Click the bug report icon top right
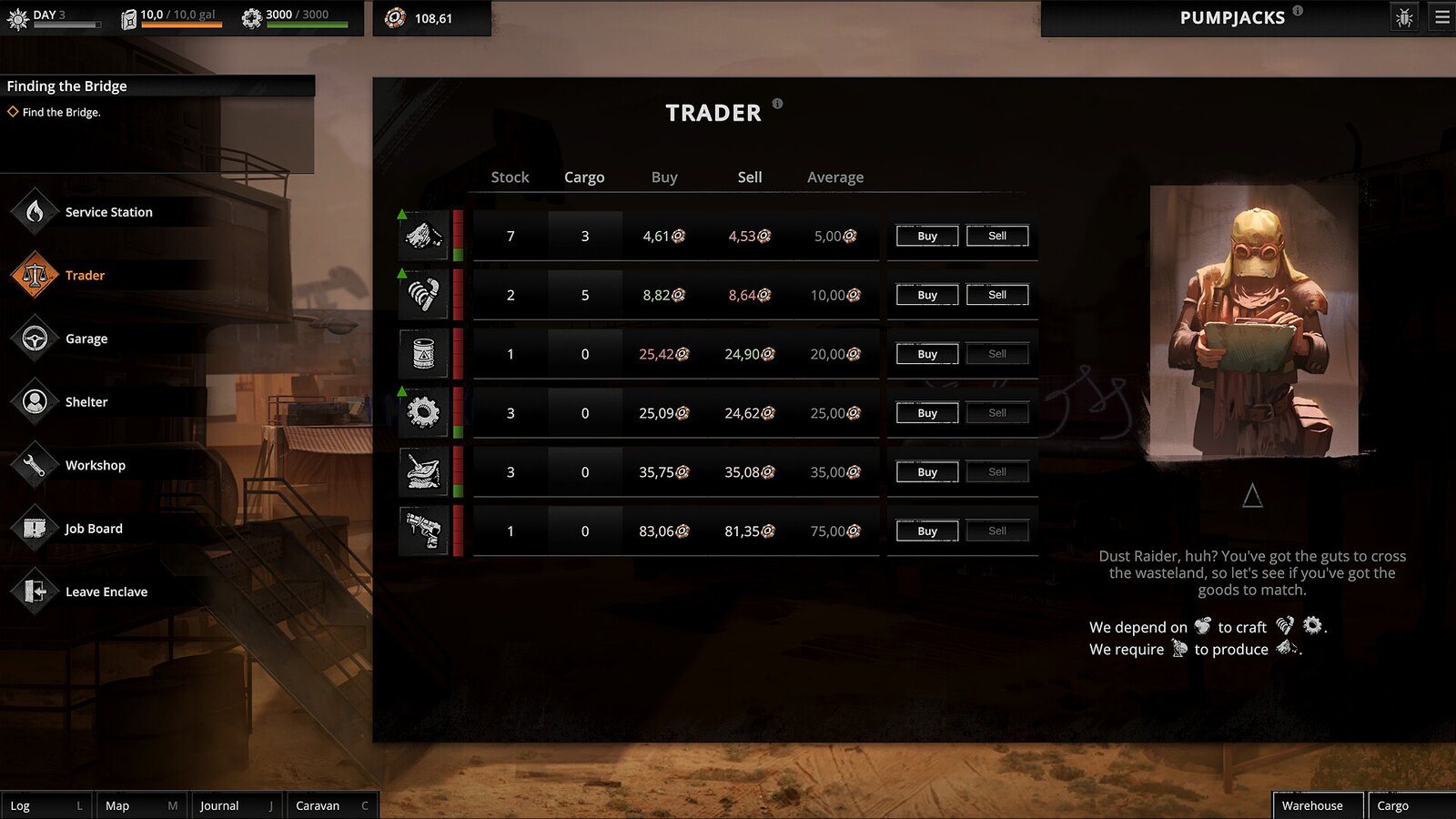This screenshot has height=819, width=1456. tap(1404, 16)
